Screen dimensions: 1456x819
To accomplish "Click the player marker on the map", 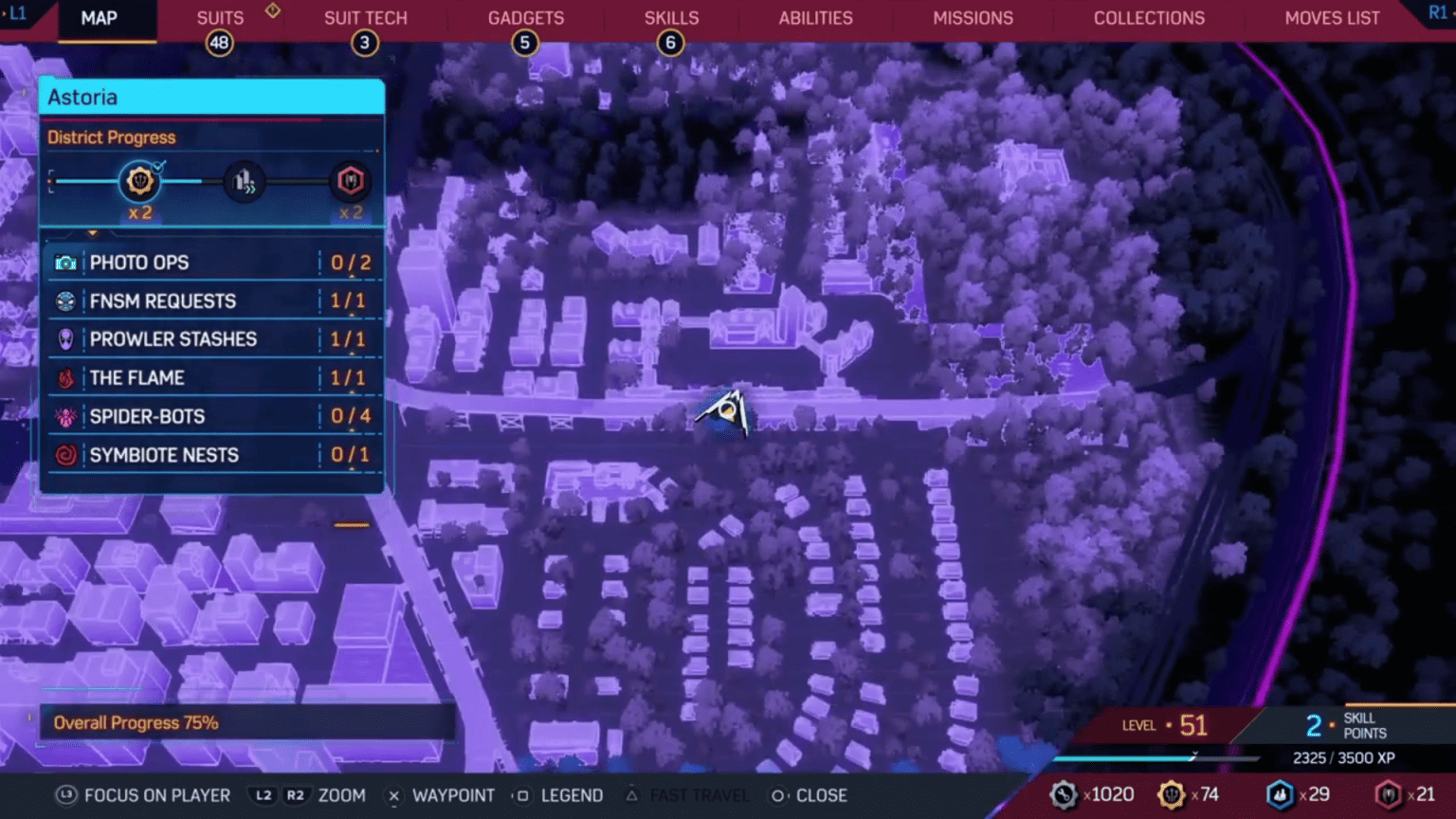I will pos(725,413).
